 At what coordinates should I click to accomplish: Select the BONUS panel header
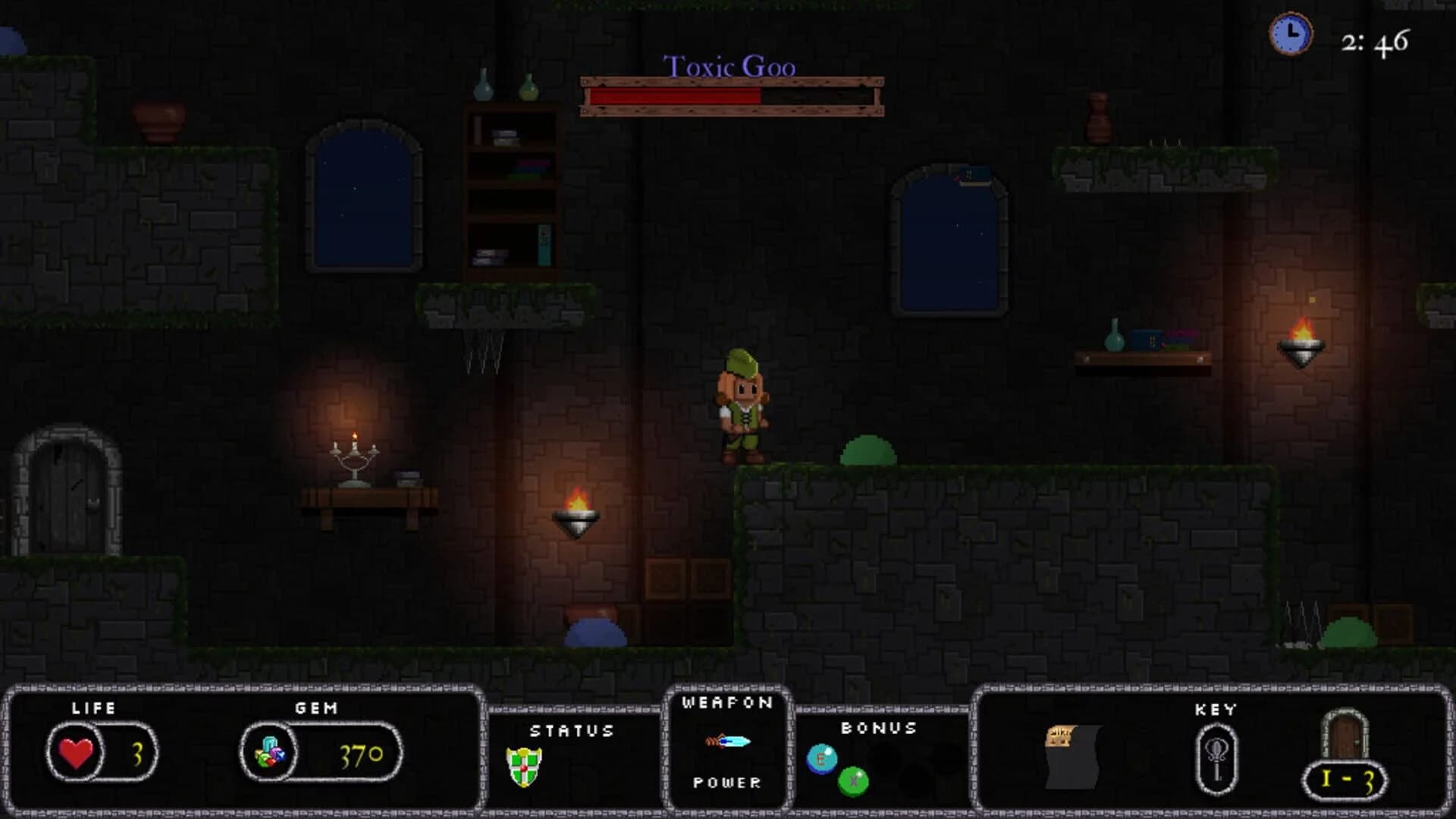pos(878,726)
